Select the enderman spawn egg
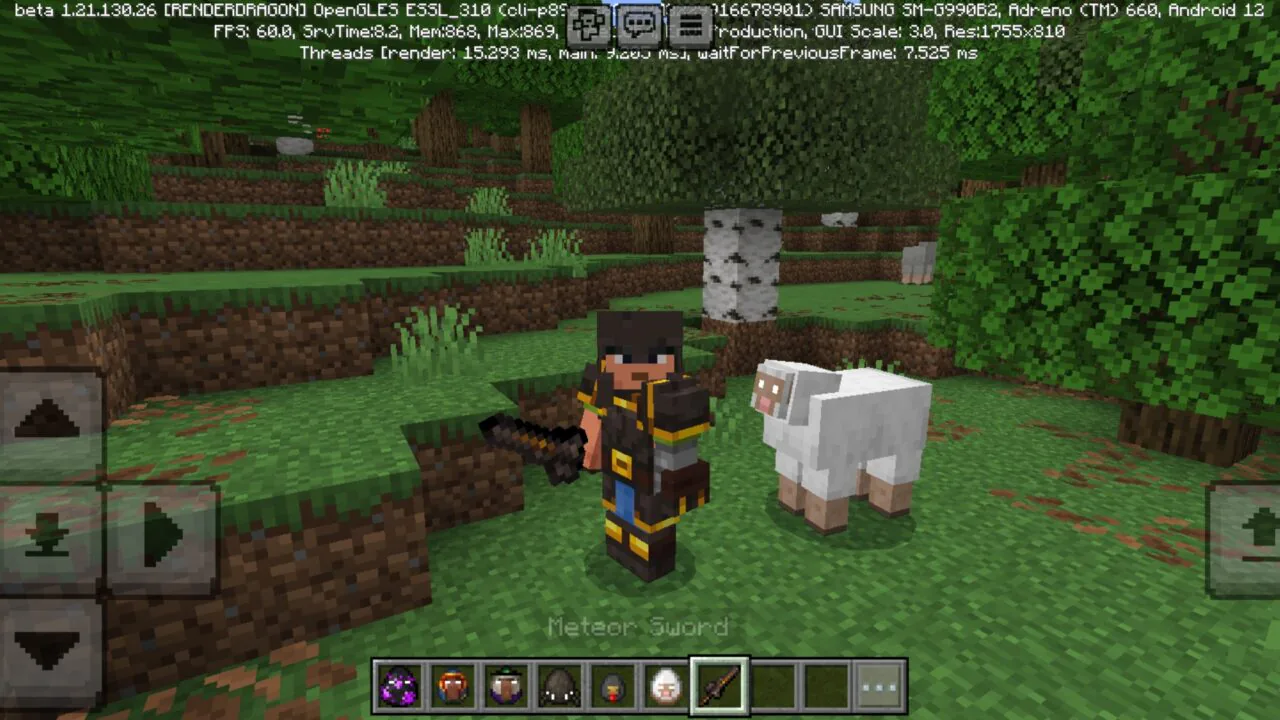 point(399,685)
